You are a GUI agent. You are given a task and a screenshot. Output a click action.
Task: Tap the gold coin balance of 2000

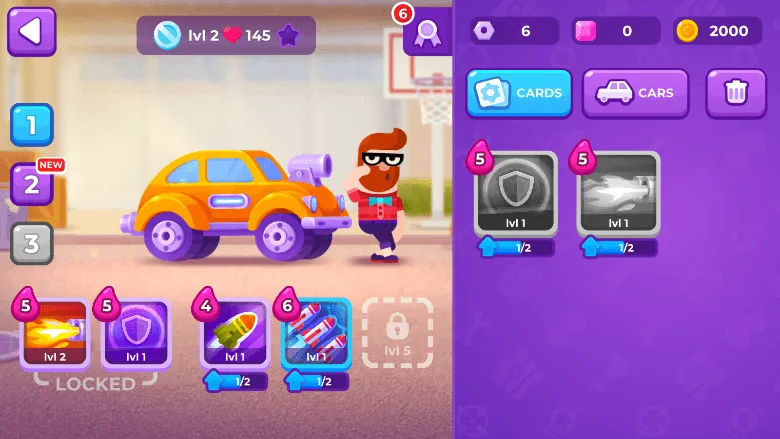(x=712, y=31)
